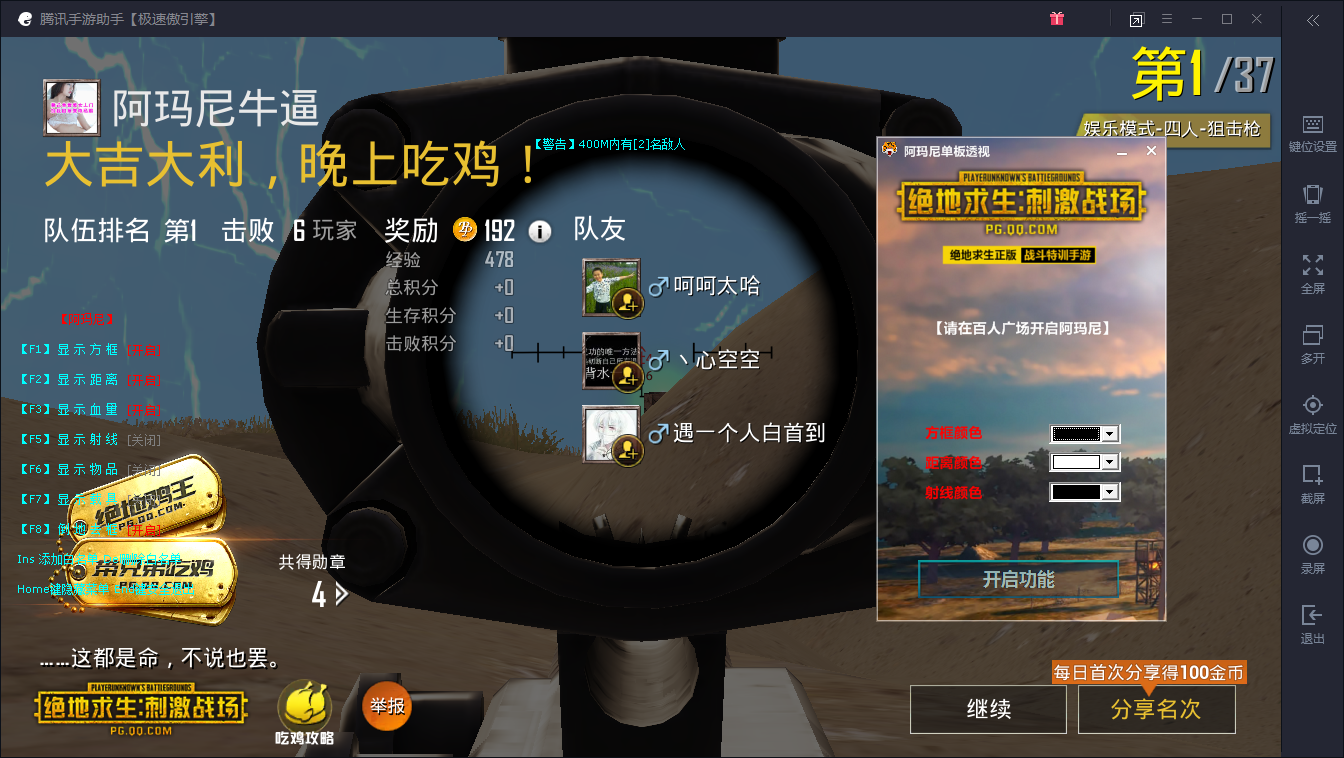Click 分享名次 to share your ranking
1344x758 pixels.
point(1156,708)
